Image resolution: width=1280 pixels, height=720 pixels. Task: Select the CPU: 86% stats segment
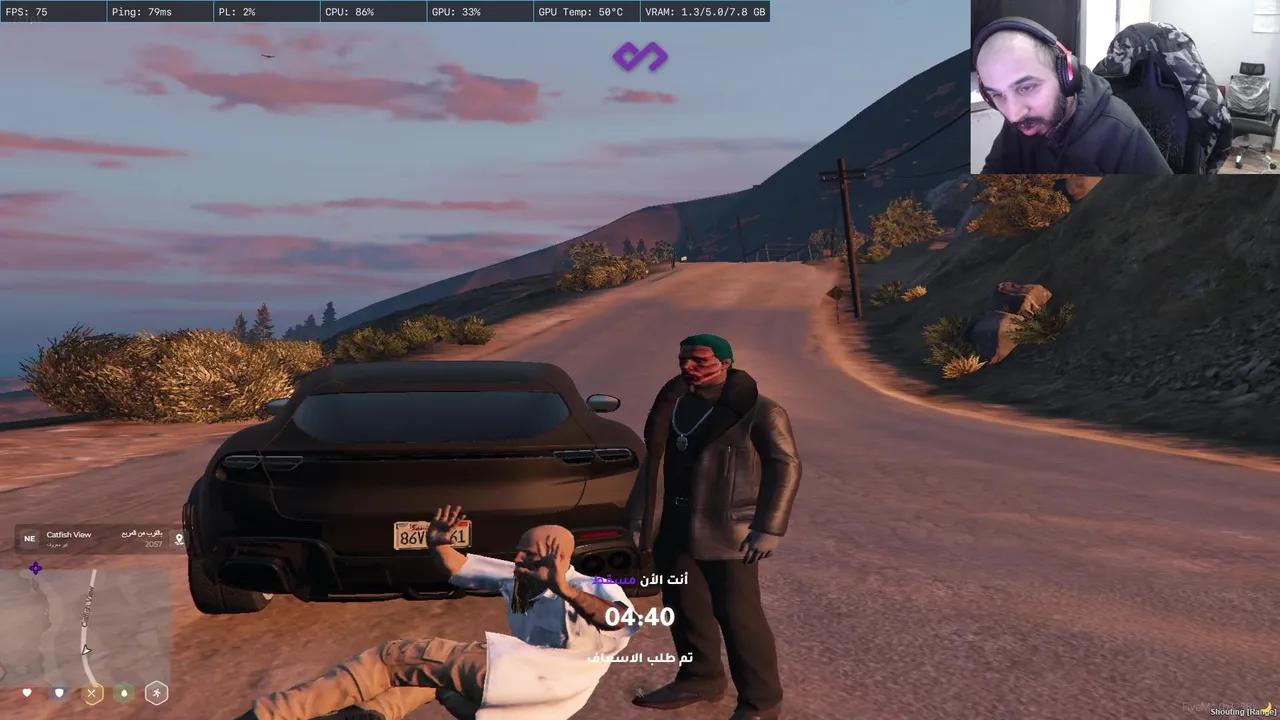[349, 12]
